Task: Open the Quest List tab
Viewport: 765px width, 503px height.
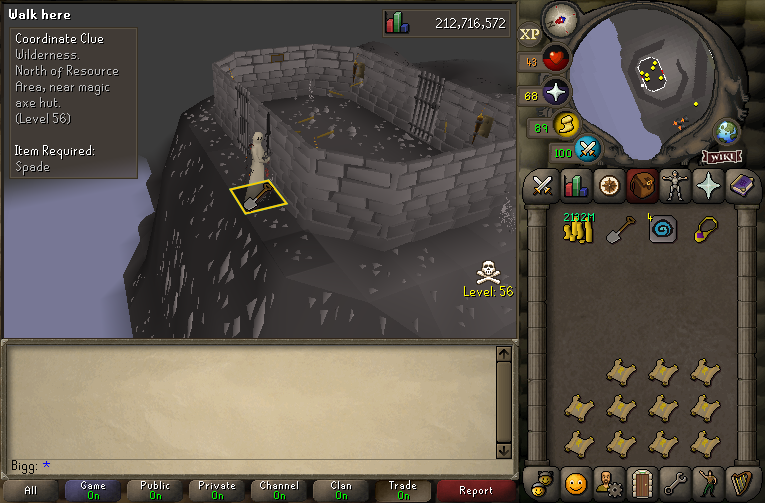Action: [609, 185]
